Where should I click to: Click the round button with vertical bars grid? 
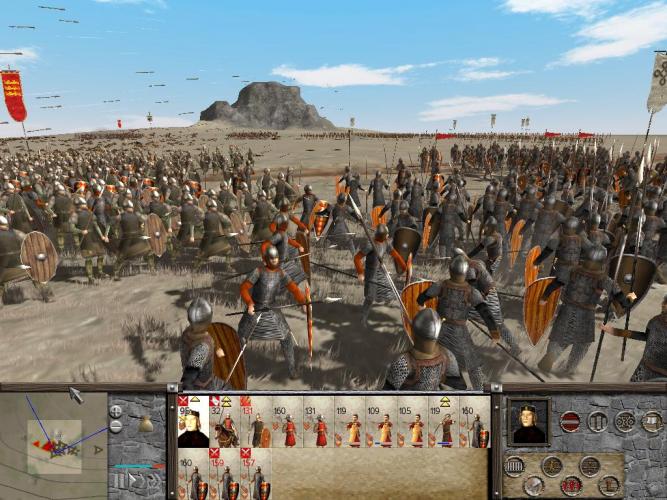tap(515, 466)
